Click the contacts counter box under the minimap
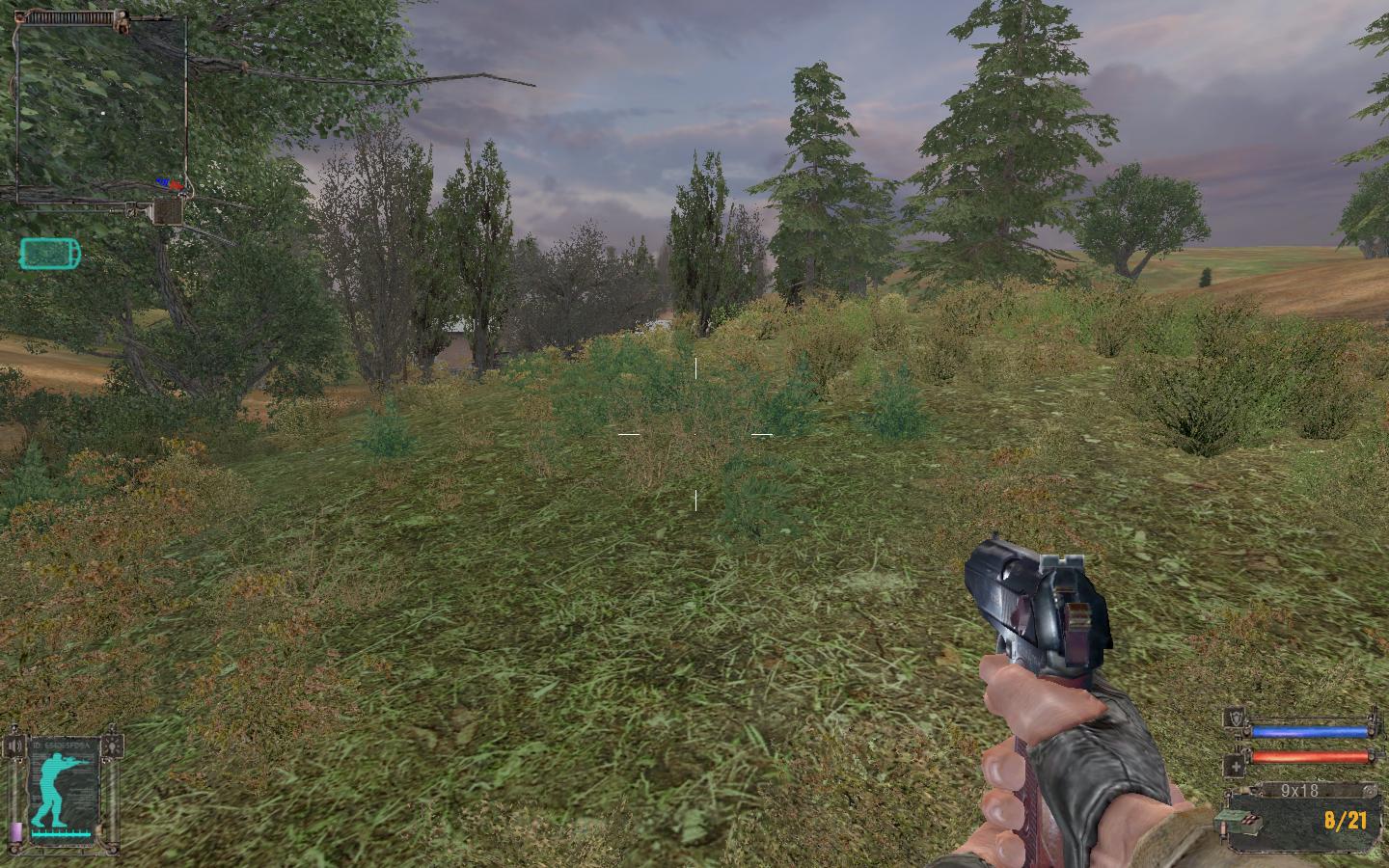Viewport: 1389px width, 868px height. click(169, 210)
